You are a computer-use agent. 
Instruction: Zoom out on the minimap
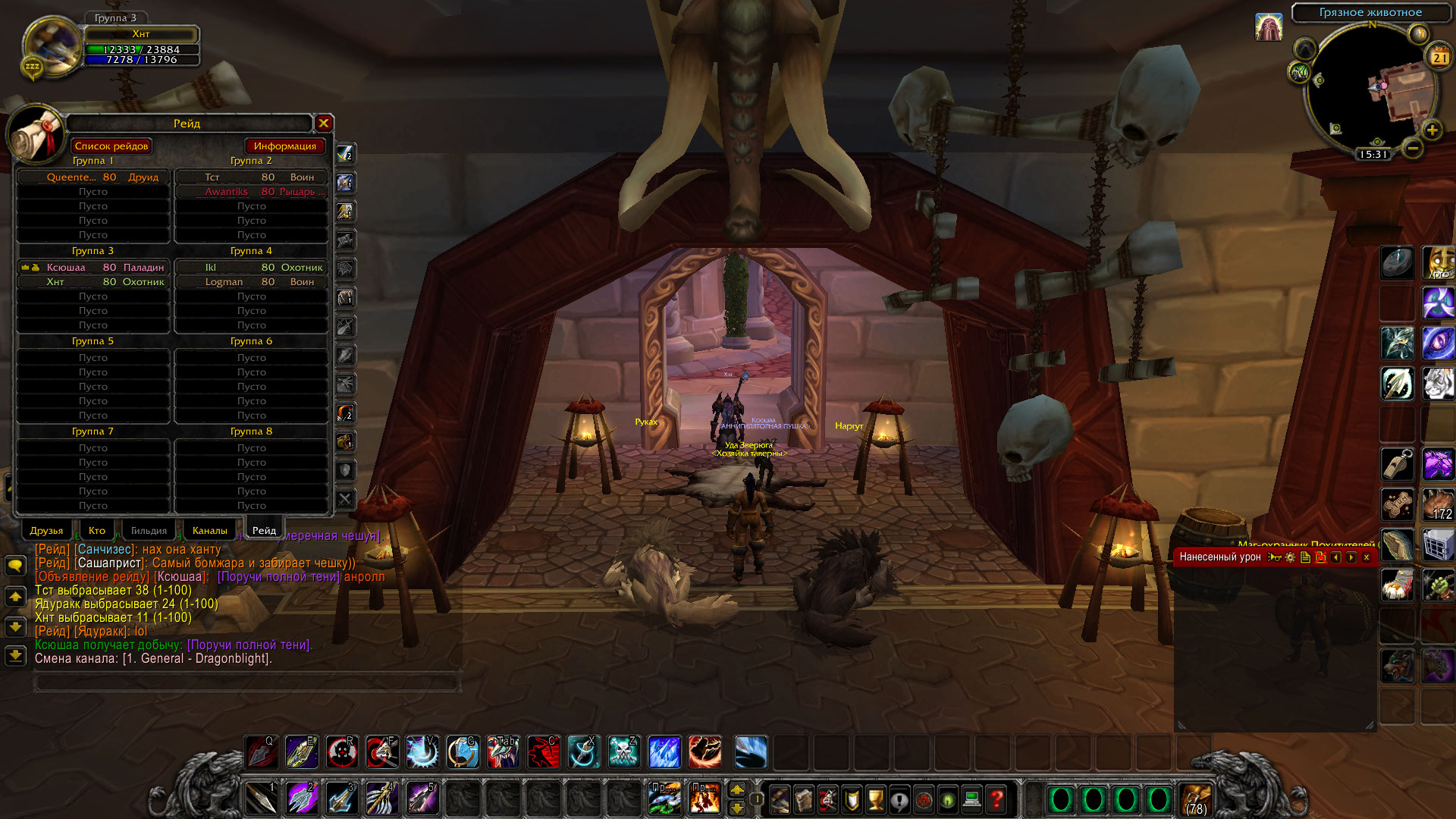[1412, 149]
